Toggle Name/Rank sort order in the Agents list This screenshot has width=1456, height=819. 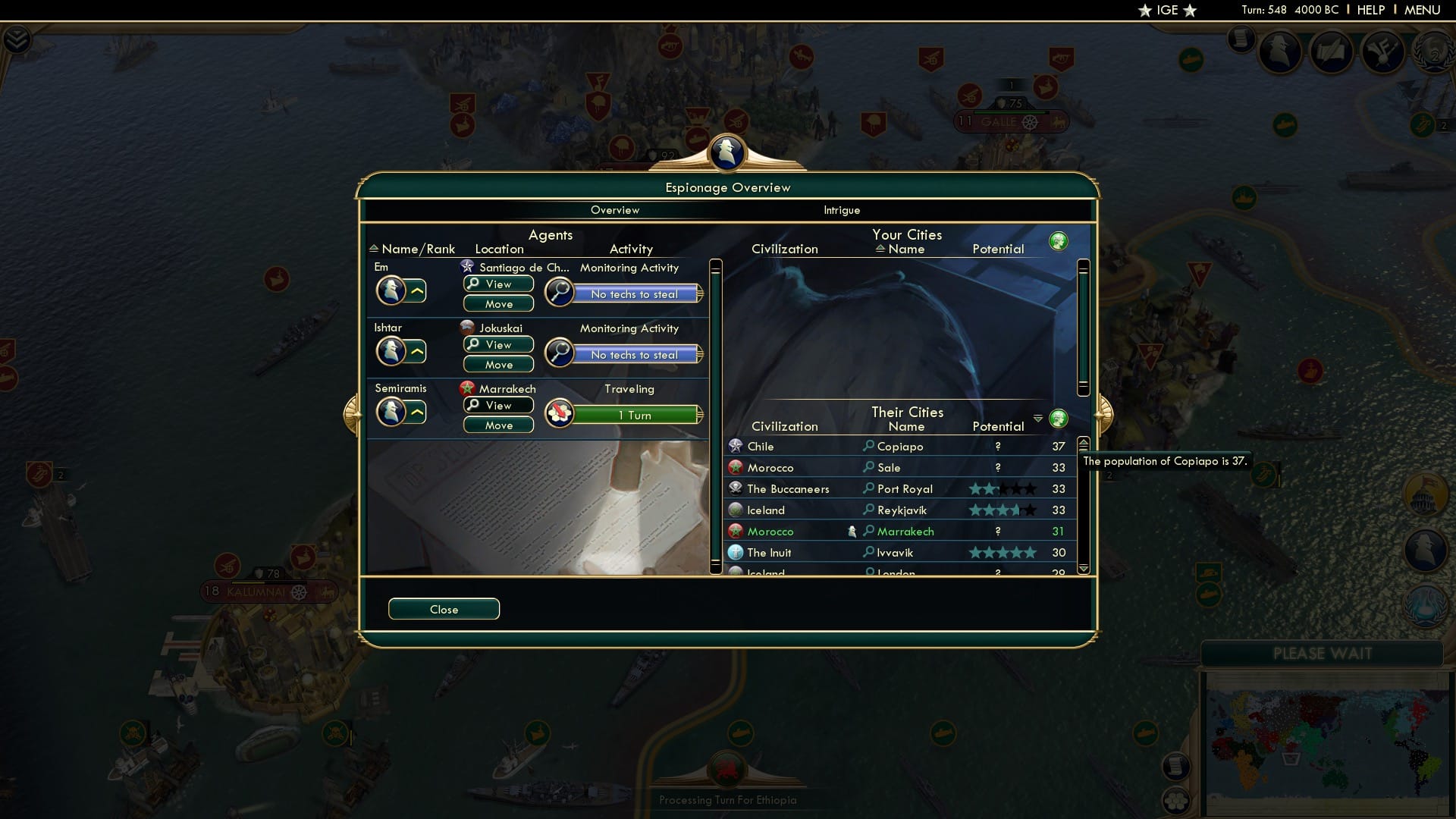click(374, 248)
